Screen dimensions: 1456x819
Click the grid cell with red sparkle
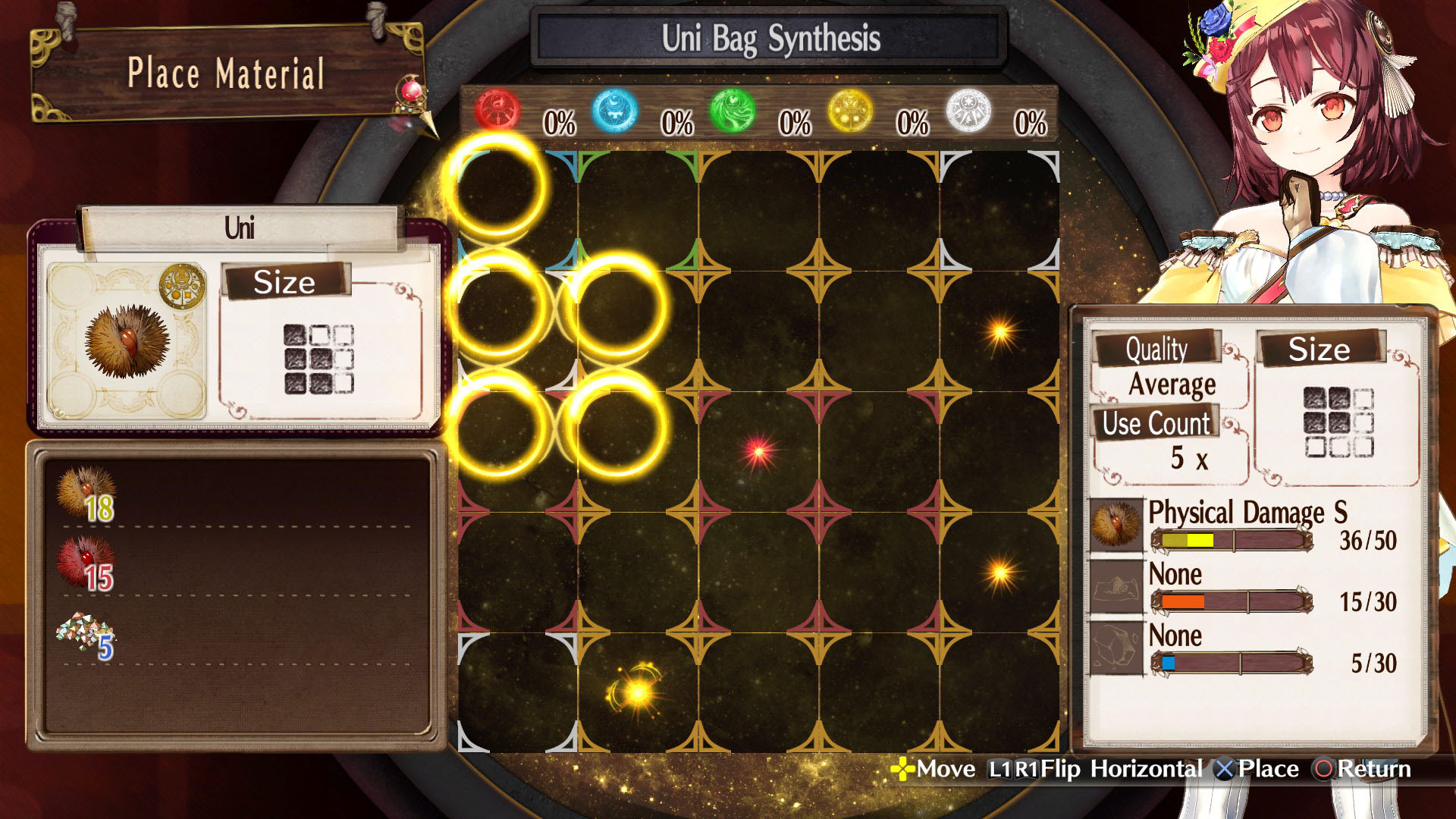coord(758,452)
